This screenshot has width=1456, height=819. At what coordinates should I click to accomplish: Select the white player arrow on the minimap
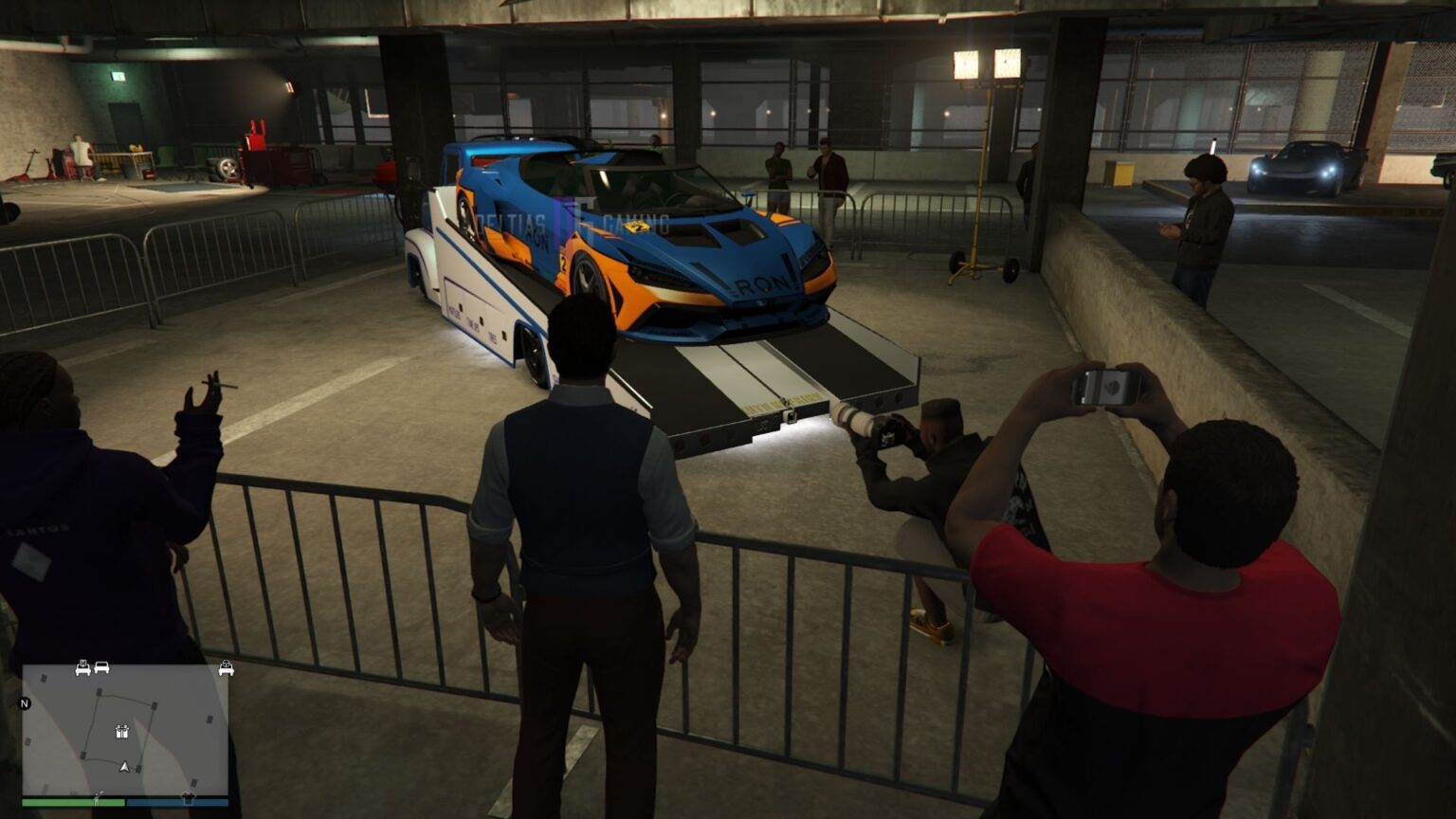click(x=124, y=767)
